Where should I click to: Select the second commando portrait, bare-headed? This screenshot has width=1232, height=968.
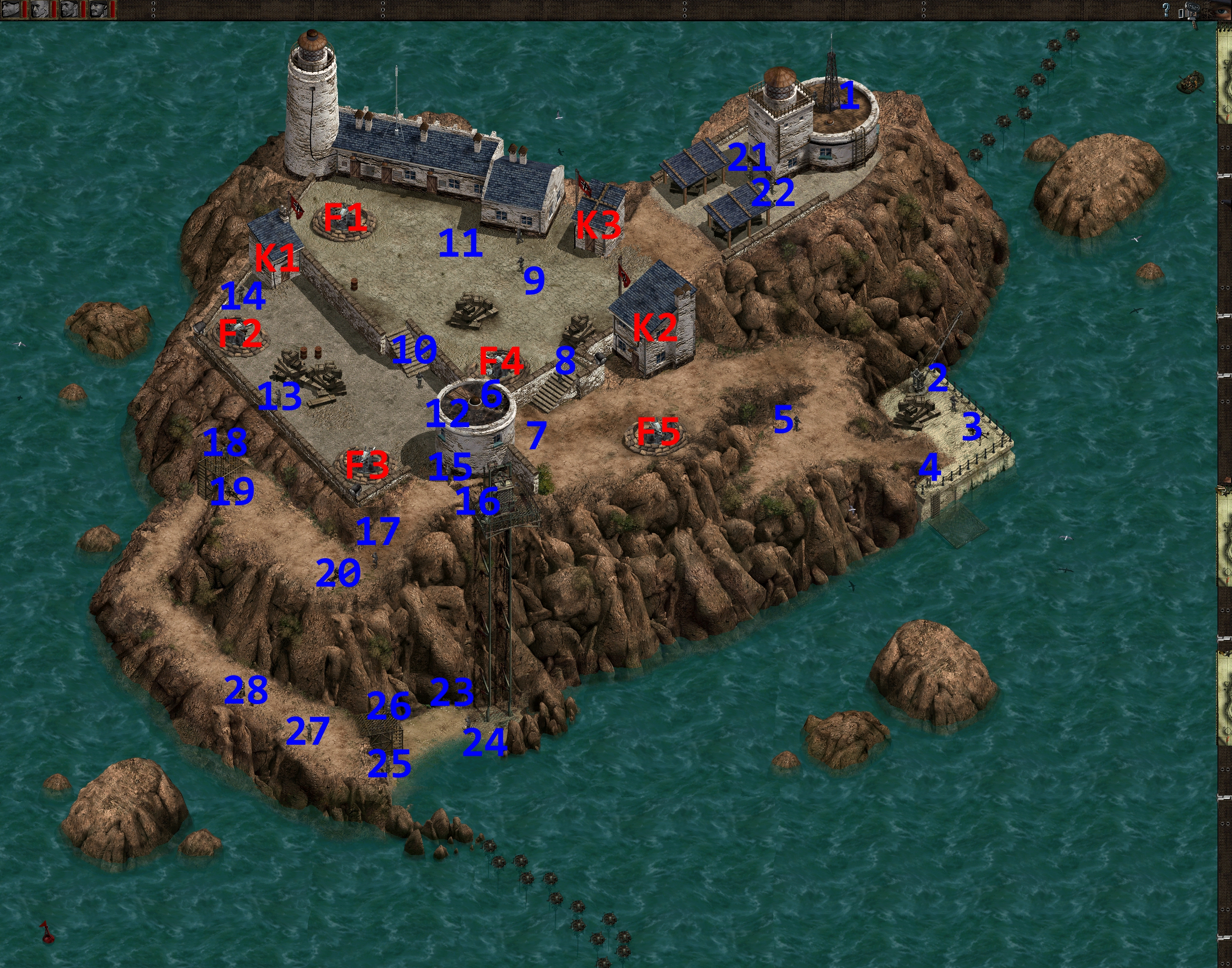coord(40,9)
